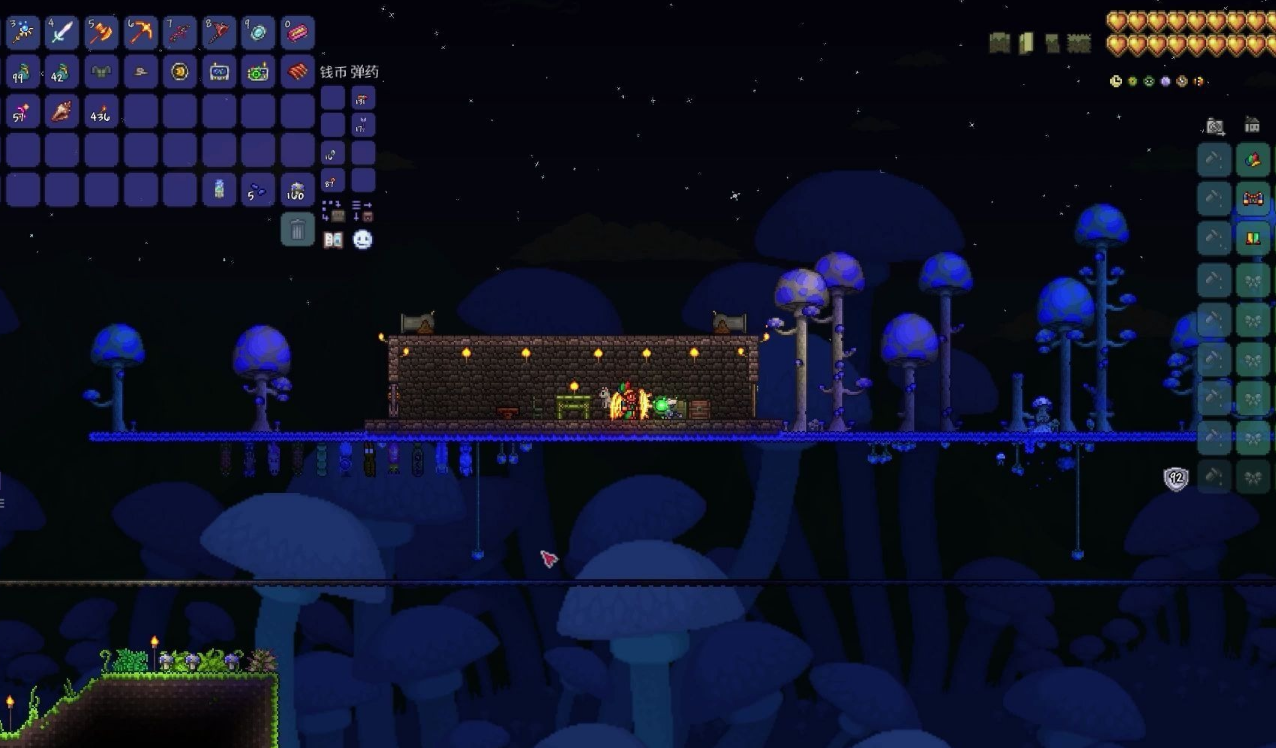Select the molten hamaxe in hotbar slot 5

[x=101, y=33]
